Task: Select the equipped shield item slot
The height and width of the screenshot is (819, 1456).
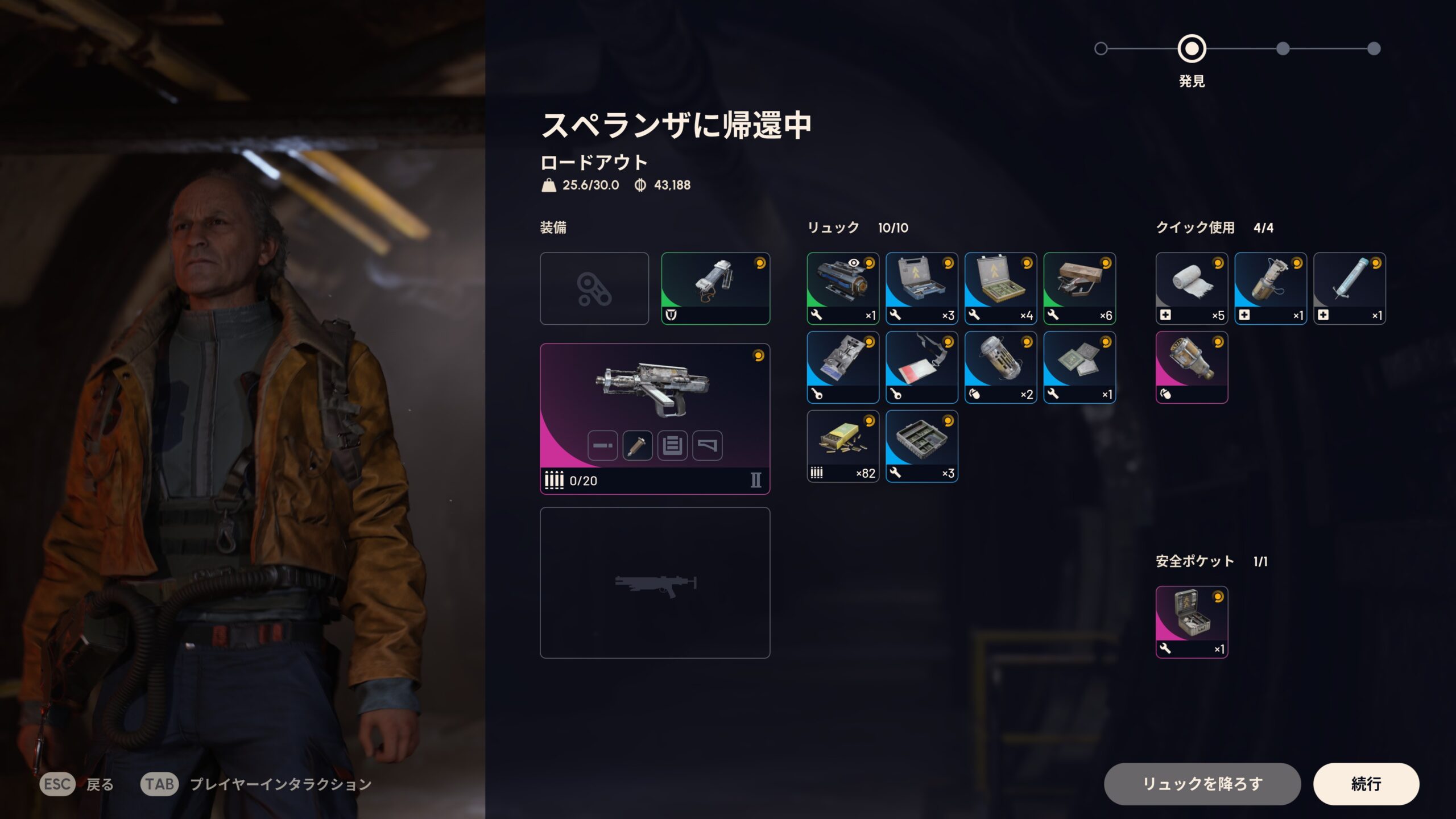Action: point(715,288)
